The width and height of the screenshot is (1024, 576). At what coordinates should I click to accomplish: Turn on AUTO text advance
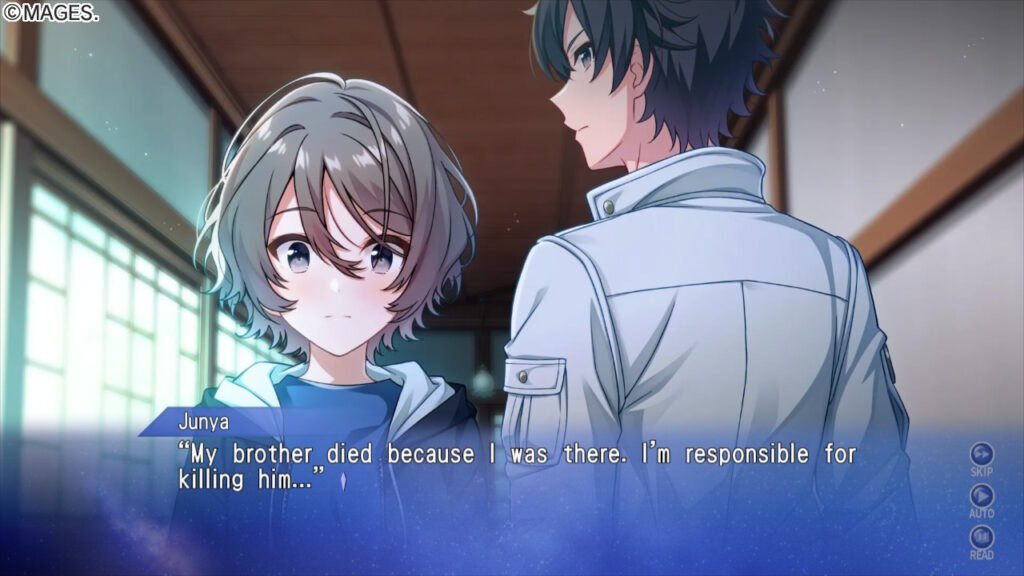[982, 496]
